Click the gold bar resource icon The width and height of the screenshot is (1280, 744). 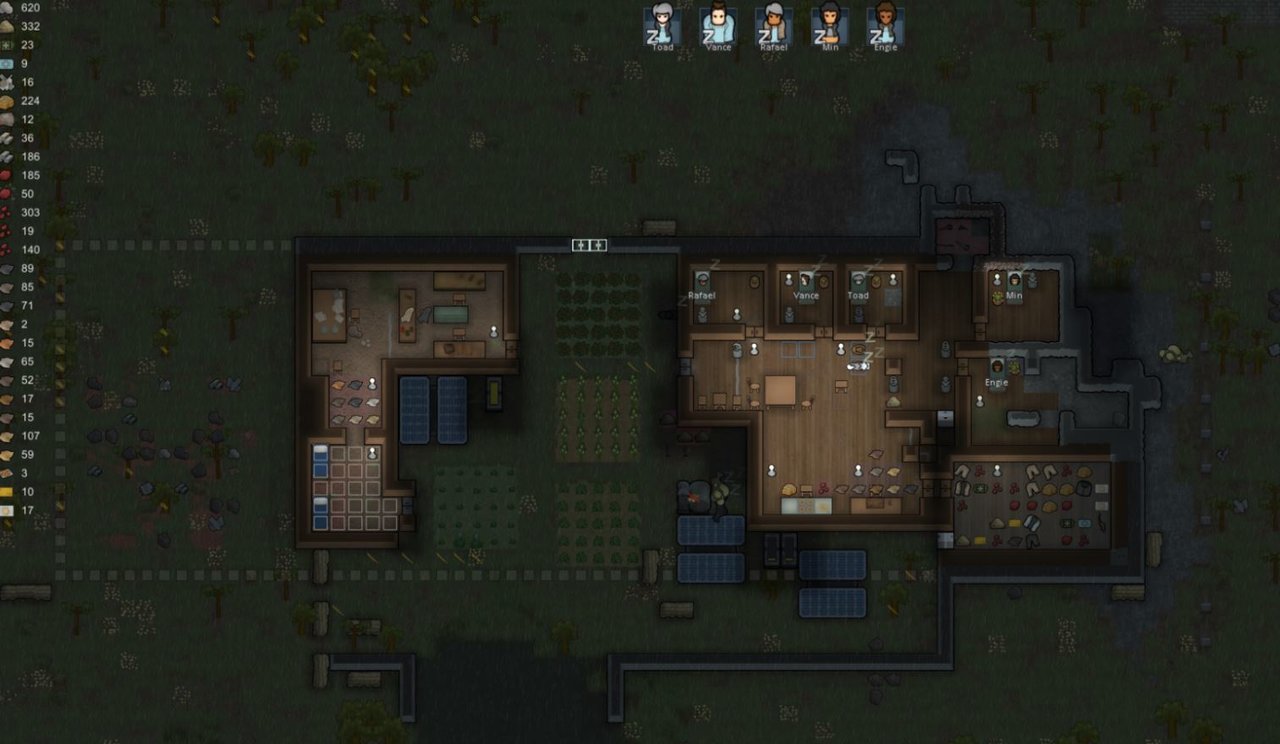(x=8, y=490)
